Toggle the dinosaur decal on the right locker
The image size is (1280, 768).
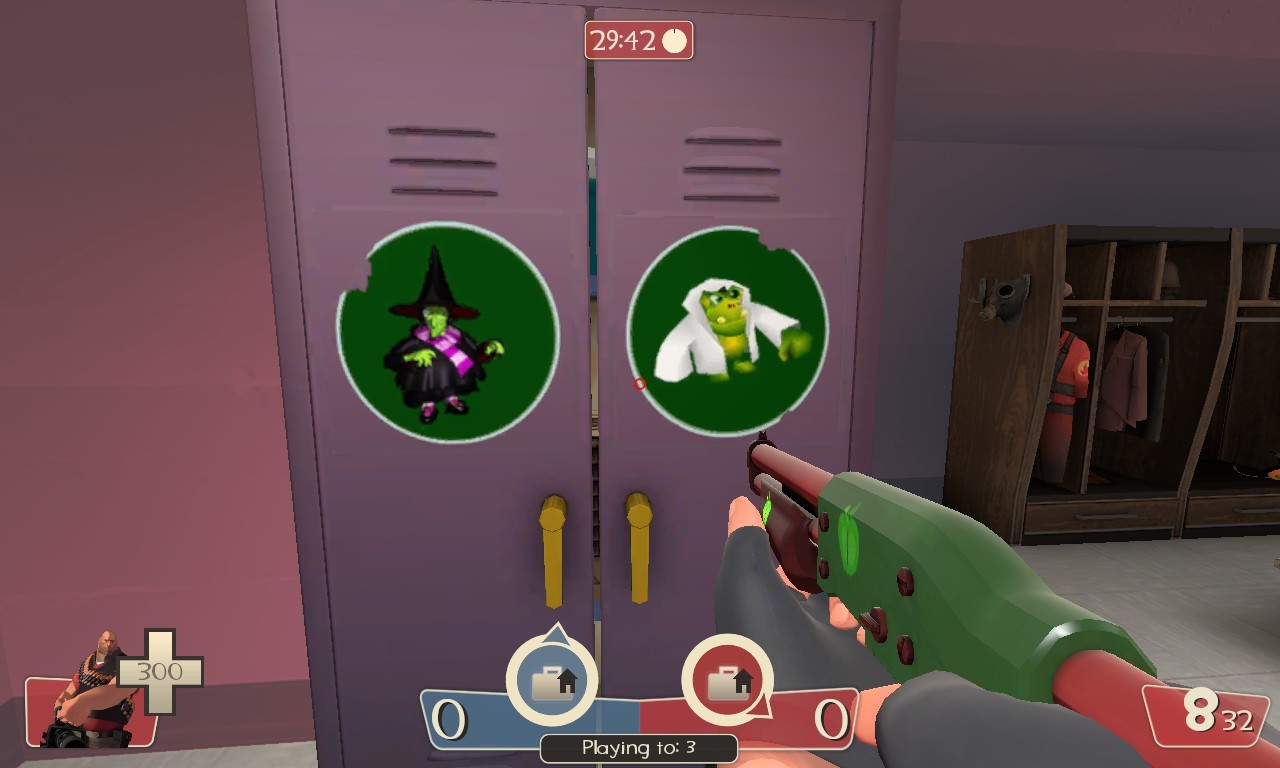click(x=728, y=330)
